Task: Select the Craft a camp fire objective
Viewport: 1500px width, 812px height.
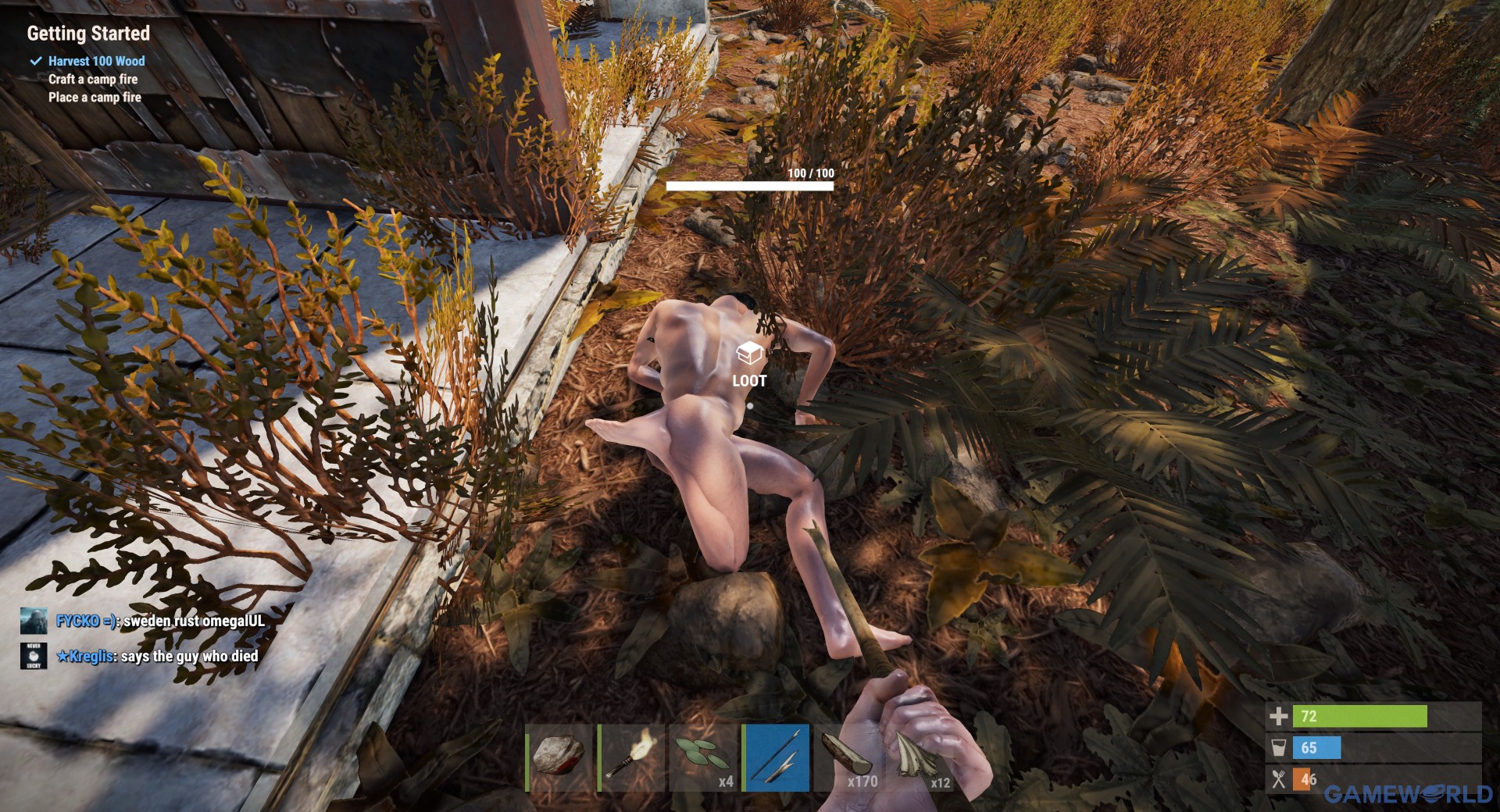Action: (x=93, y=79)
